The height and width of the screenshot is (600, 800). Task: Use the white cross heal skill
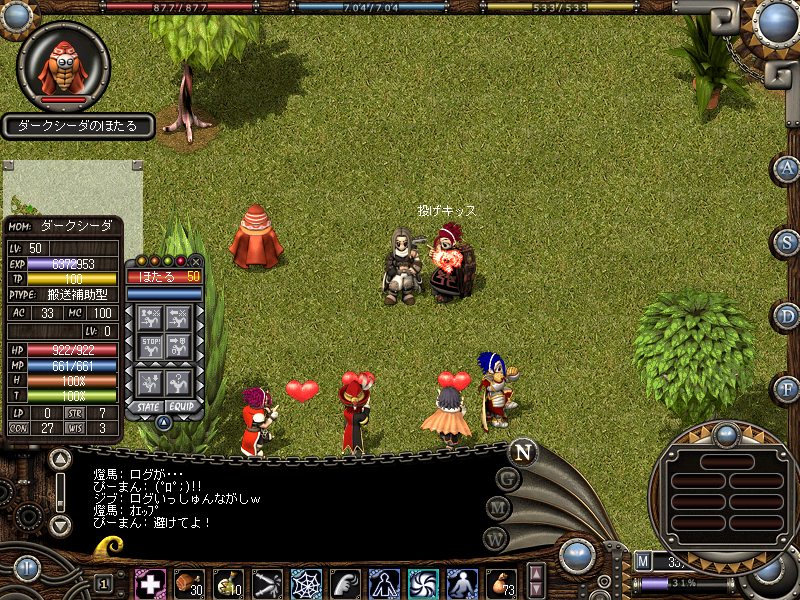point(150,582)
